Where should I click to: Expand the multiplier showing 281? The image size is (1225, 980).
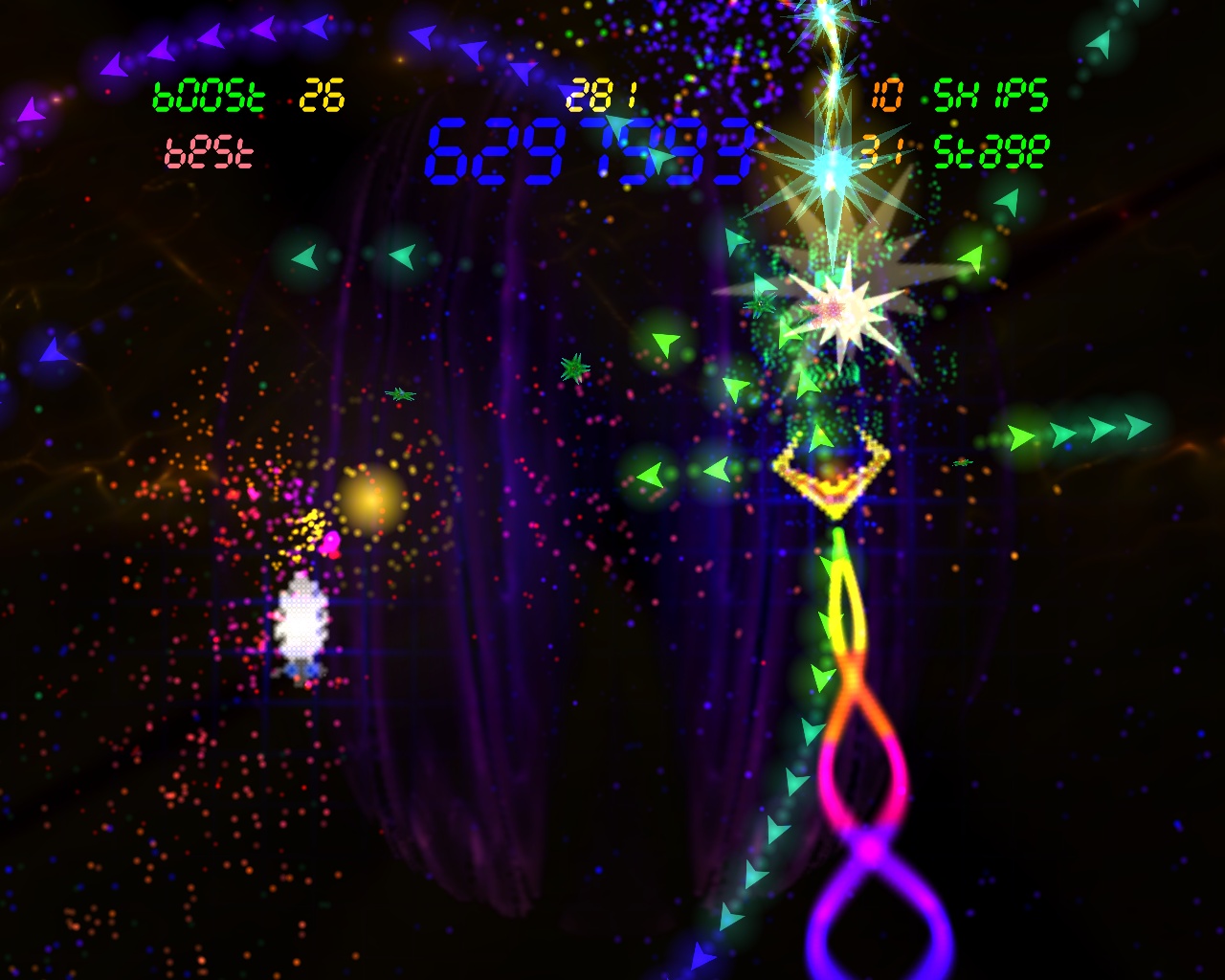(x=603, y=93)
